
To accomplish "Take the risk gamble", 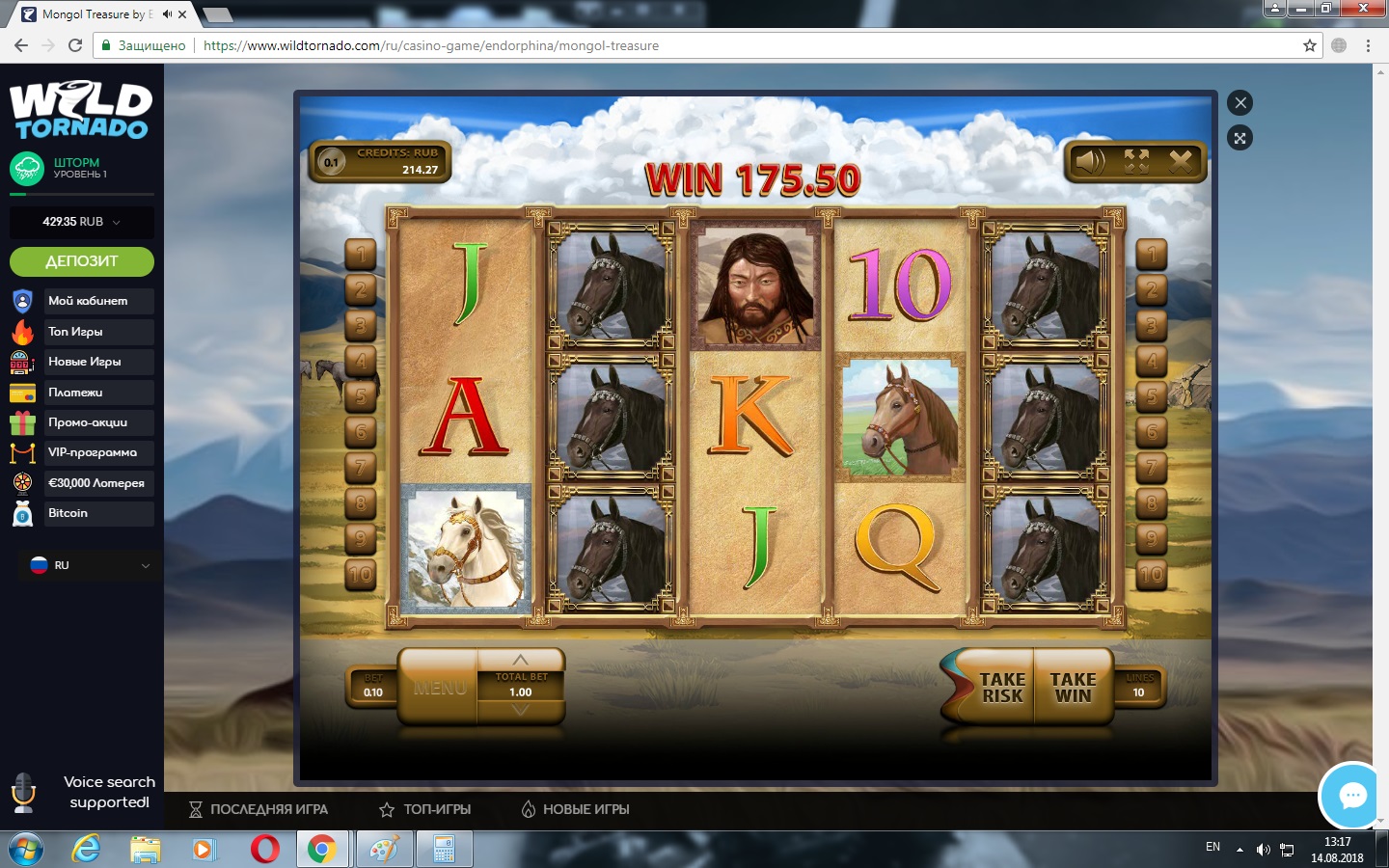I will pyautogui.click(x=1000, y=688).
